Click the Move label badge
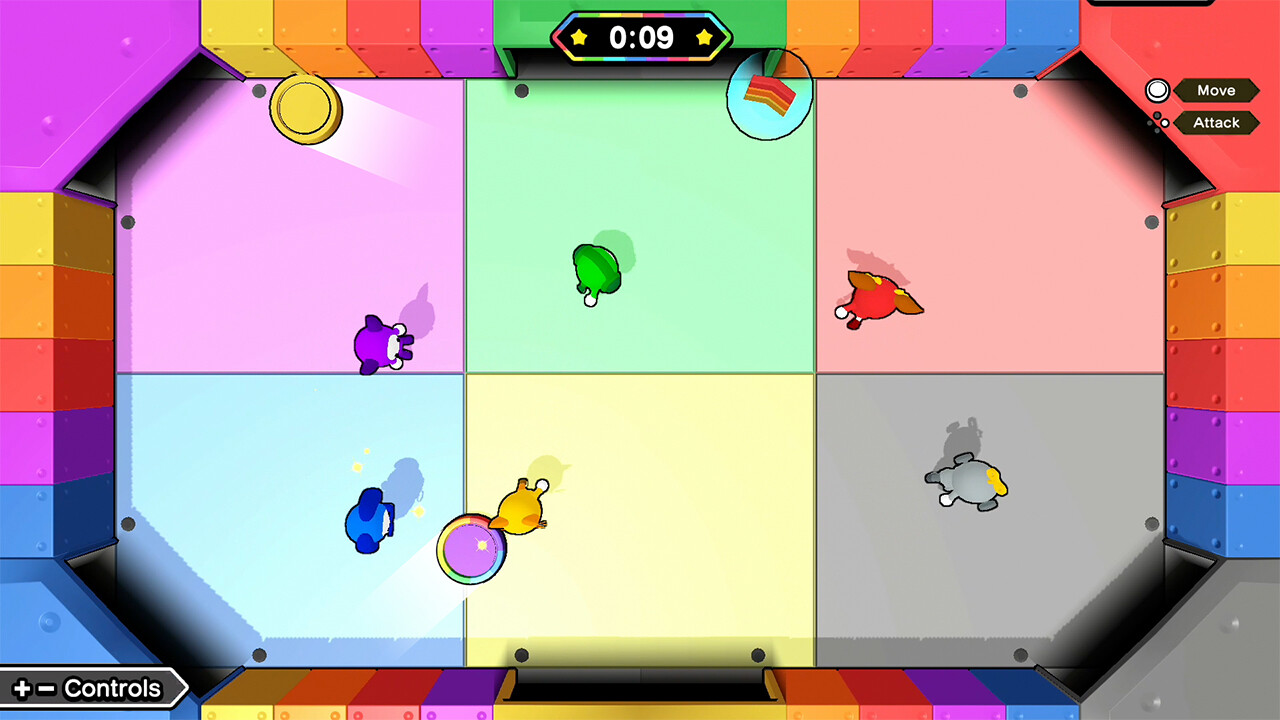 click(1217, 90)
